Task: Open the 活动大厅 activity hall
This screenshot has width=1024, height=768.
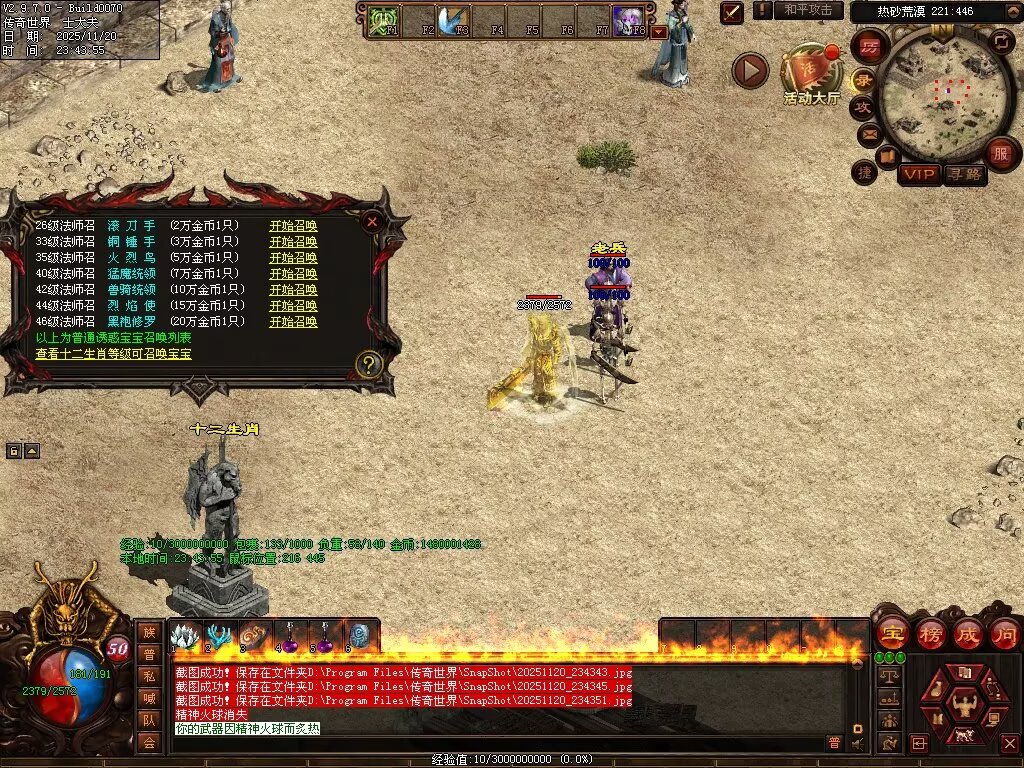Action: [x=811, y=74]
